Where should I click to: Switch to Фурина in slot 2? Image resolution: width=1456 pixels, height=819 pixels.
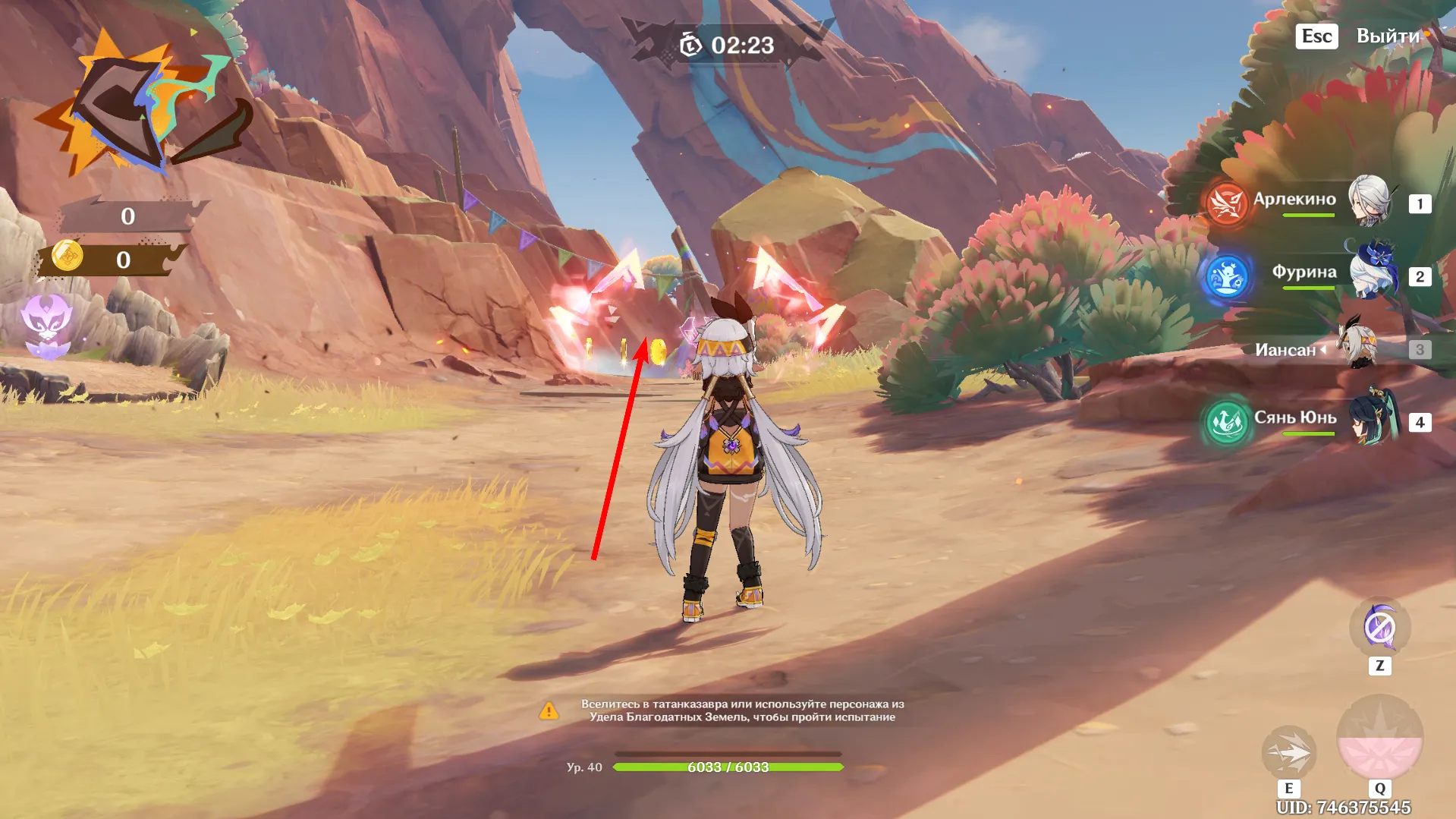pos(1419,276)
